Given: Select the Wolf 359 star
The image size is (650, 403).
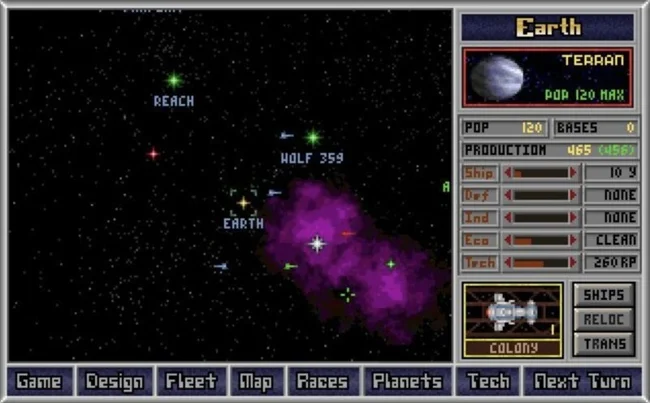Looking at the screenshot, I should click(313, 138).
